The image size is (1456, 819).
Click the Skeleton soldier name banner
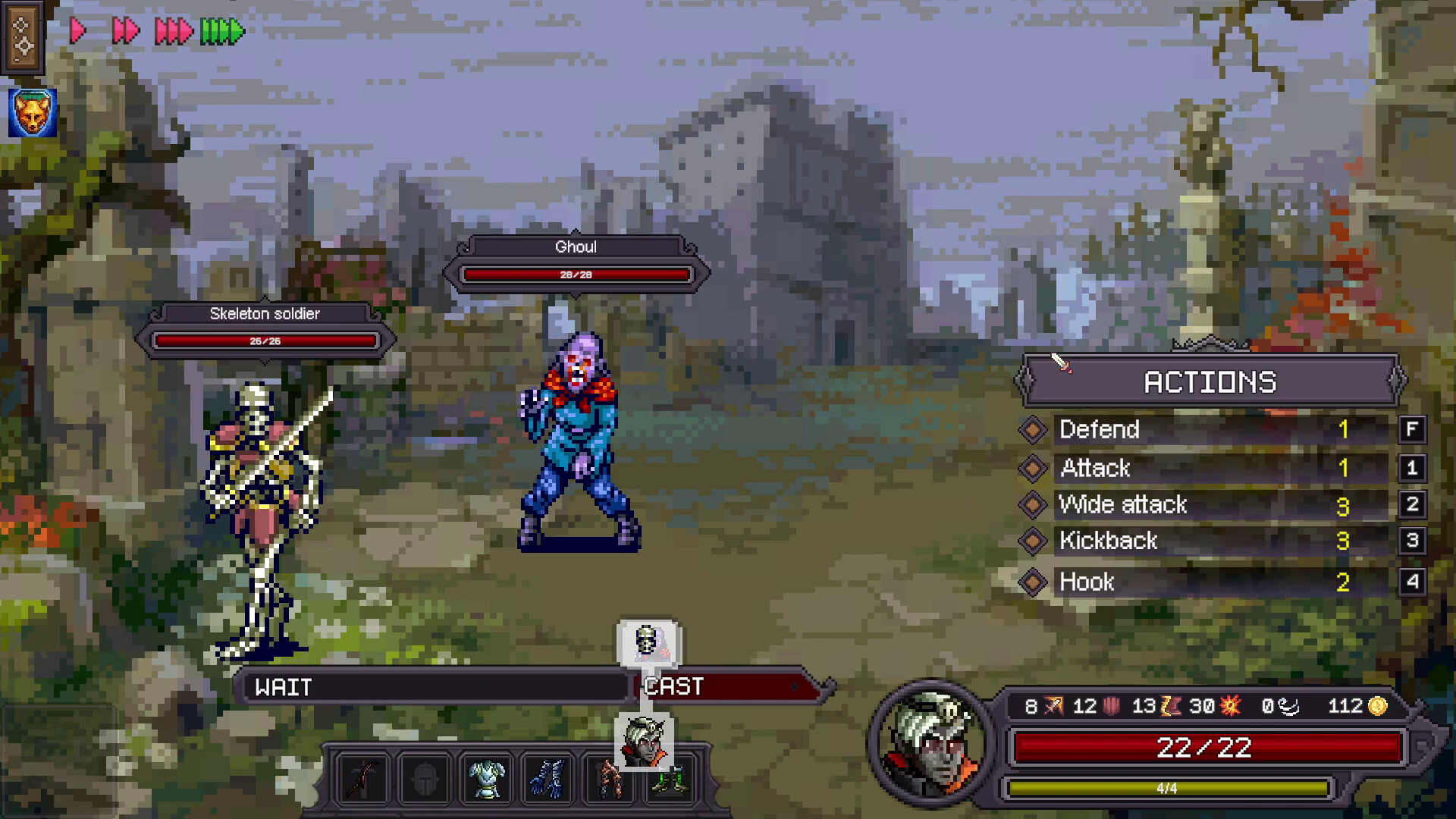tap(265, 313)
